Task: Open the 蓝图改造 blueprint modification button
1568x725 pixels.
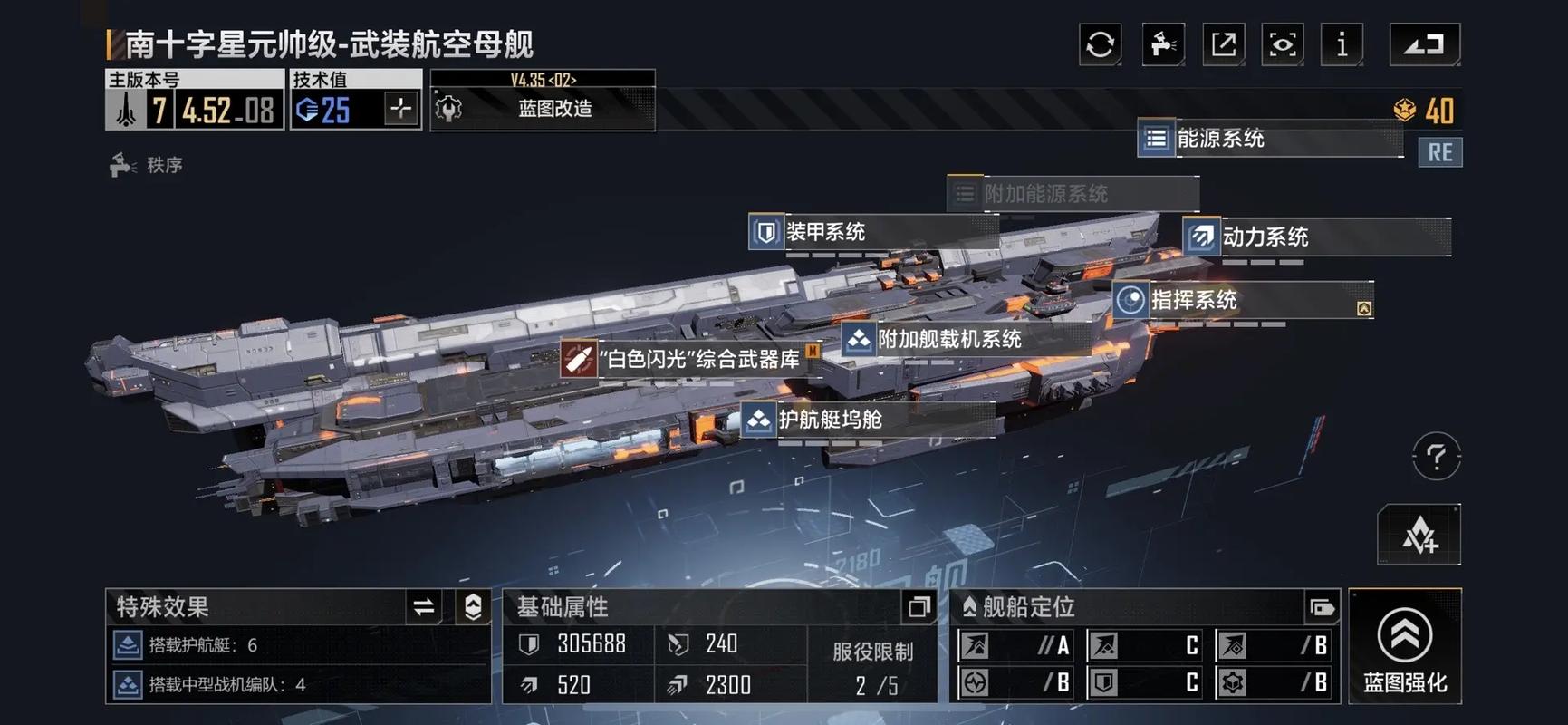Action: [x=543, y=109]
